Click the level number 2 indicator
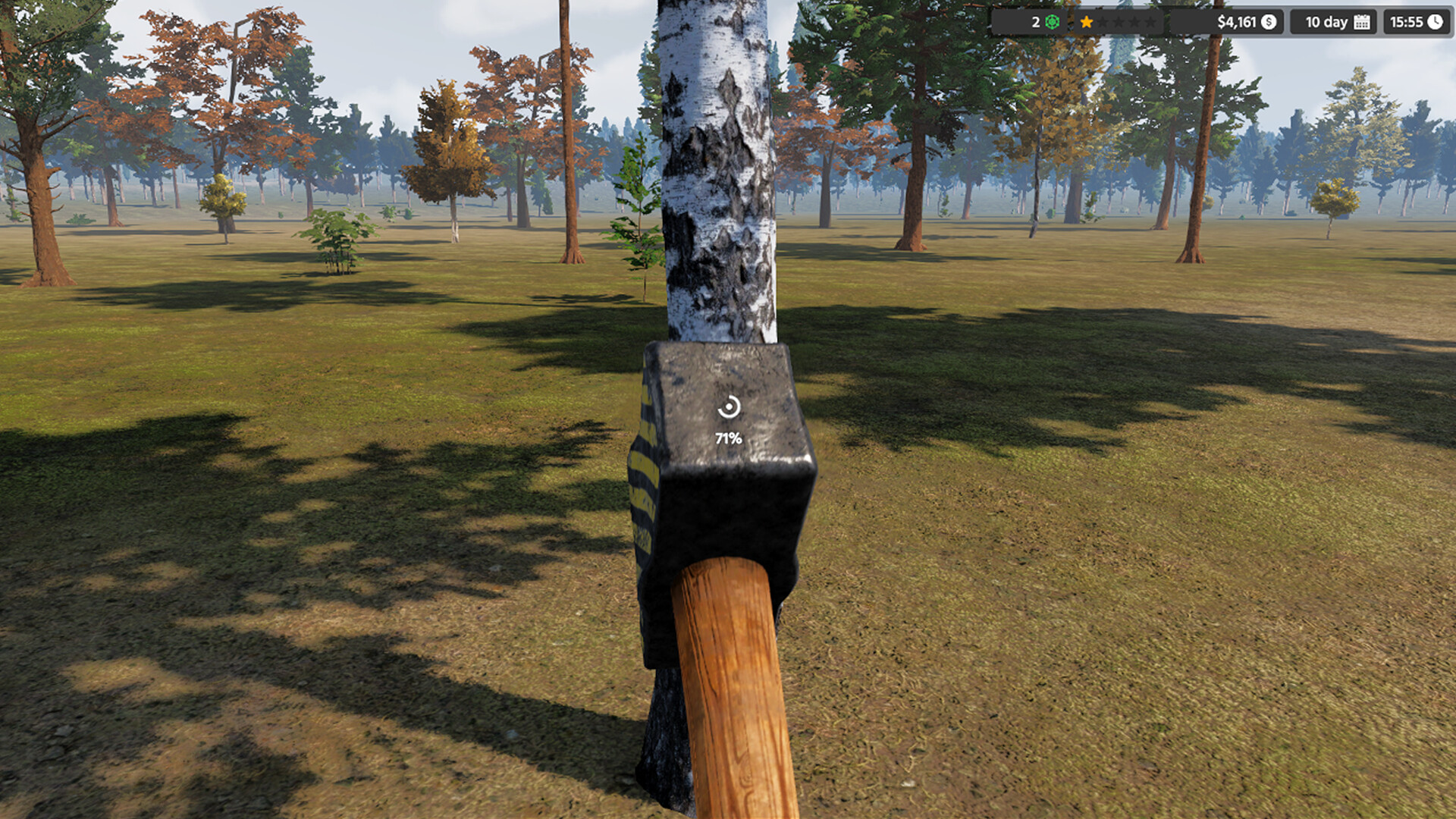1456x819 pixels. [1036, 22]
